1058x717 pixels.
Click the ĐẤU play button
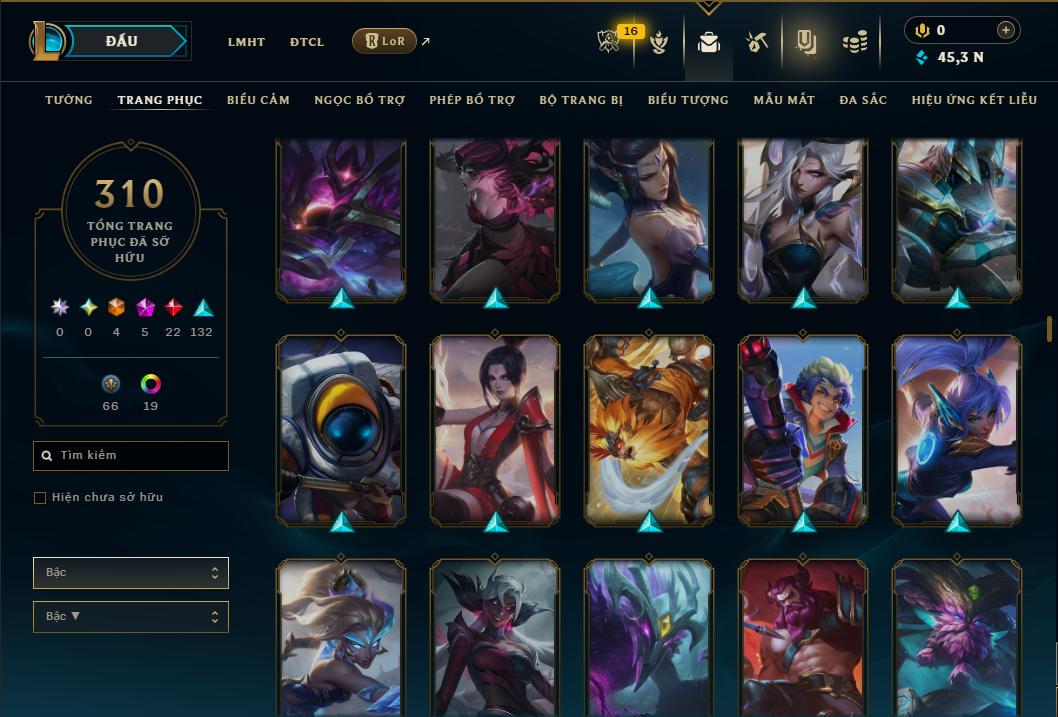click(122, 41)
